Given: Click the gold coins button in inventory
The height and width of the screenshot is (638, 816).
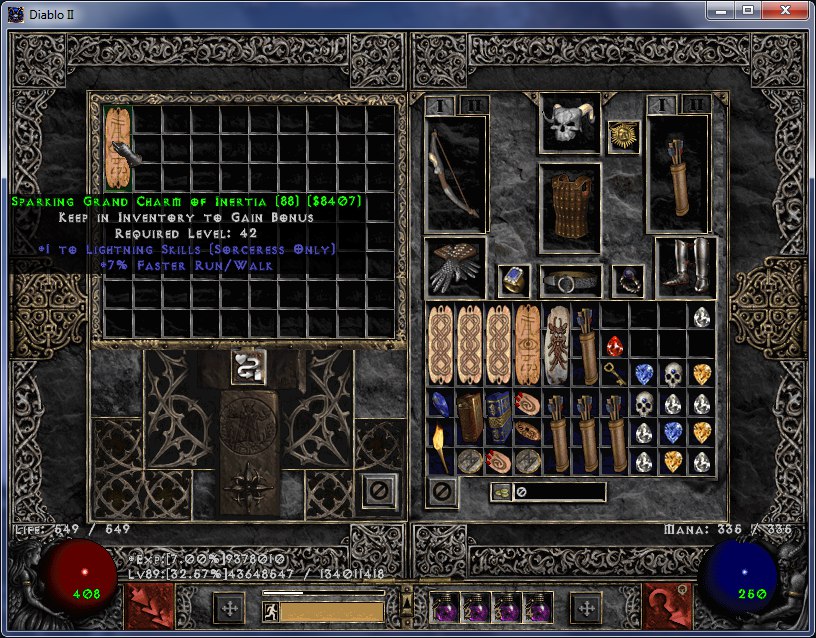Looking at the screenshot, I should [x=499, y=492].
